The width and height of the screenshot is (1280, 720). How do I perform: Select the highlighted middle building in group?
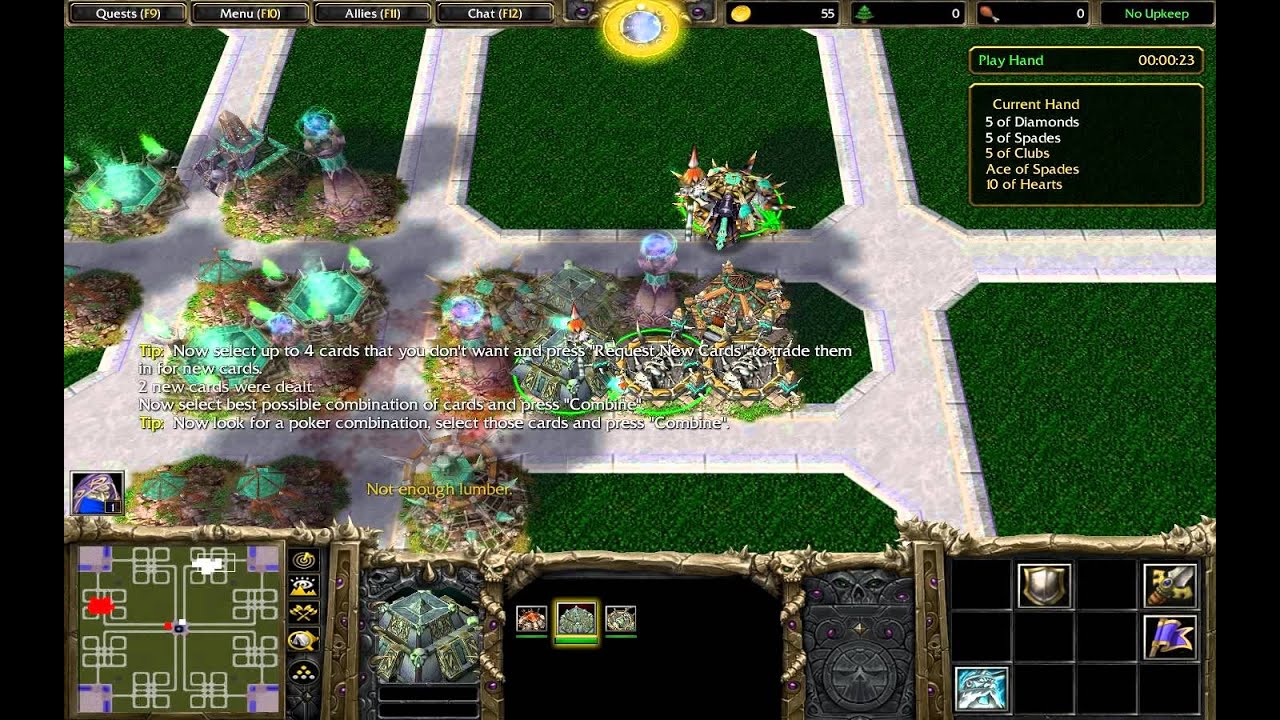click(576, 620)
